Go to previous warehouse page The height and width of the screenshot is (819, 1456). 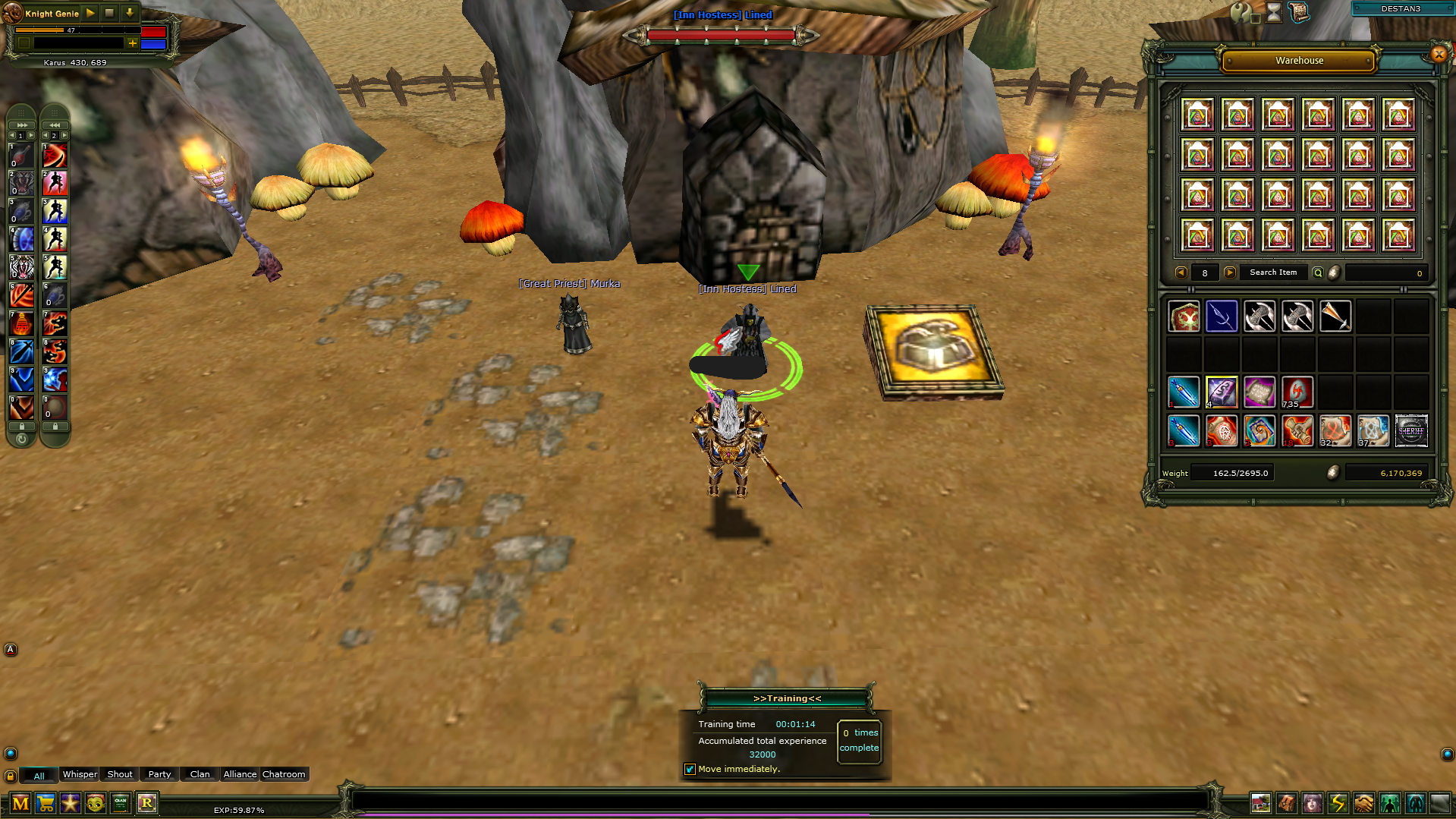click(1181, 272)
